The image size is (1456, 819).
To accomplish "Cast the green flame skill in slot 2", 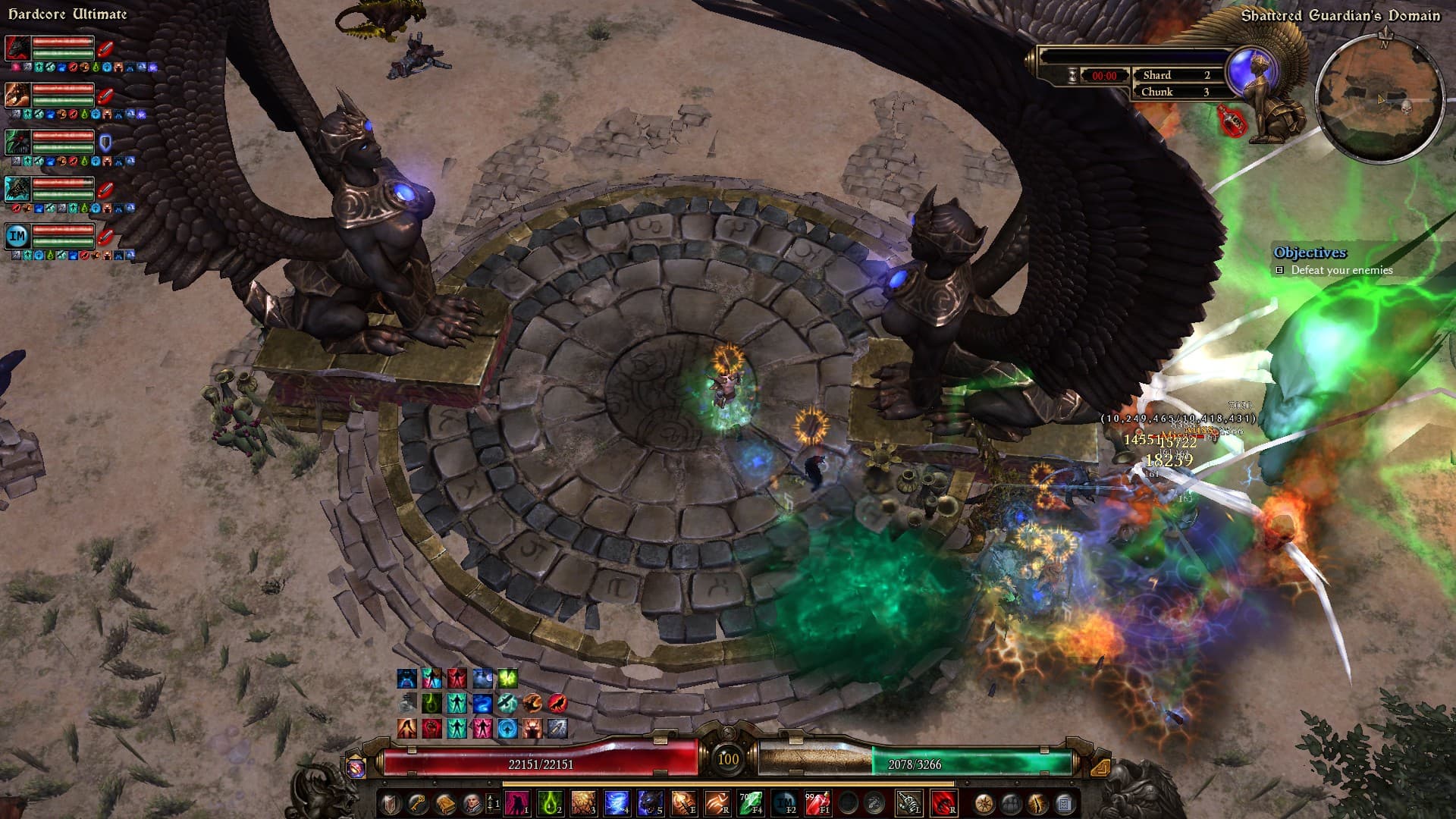I will pyautogui.click(x=550, y=802).
